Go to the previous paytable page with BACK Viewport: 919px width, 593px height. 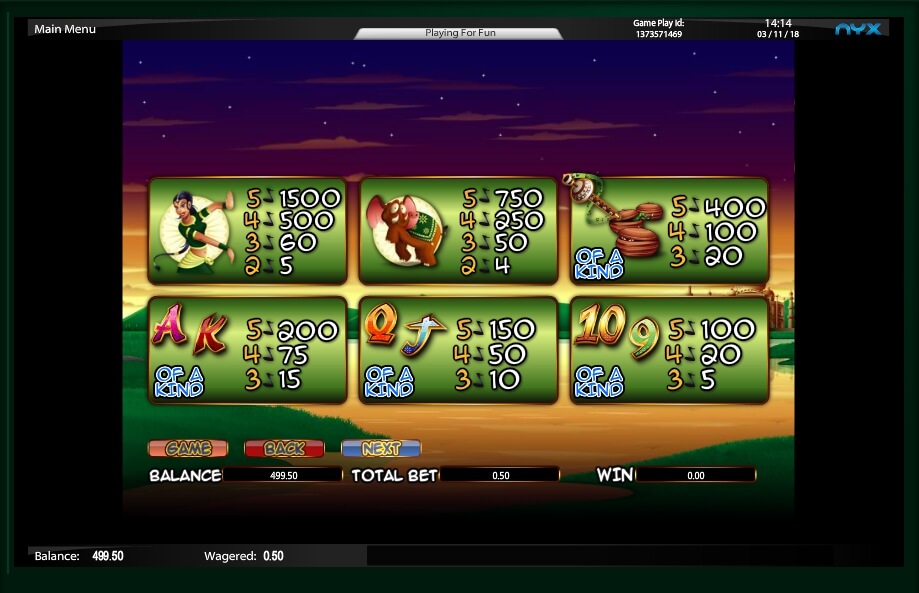pyautogui.click(x=284, y=449)
